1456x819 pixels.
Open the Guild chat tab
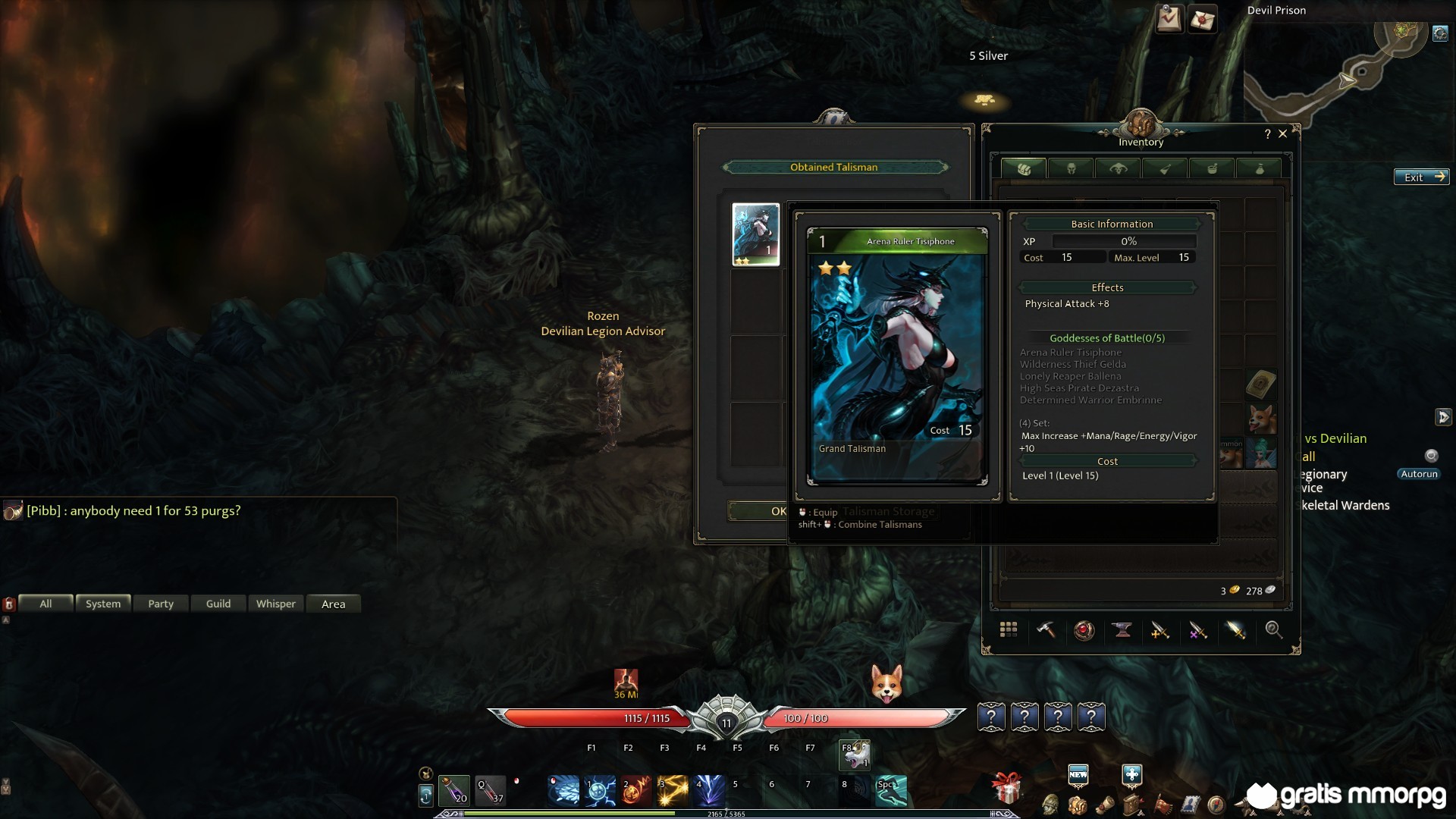point(218,604)
